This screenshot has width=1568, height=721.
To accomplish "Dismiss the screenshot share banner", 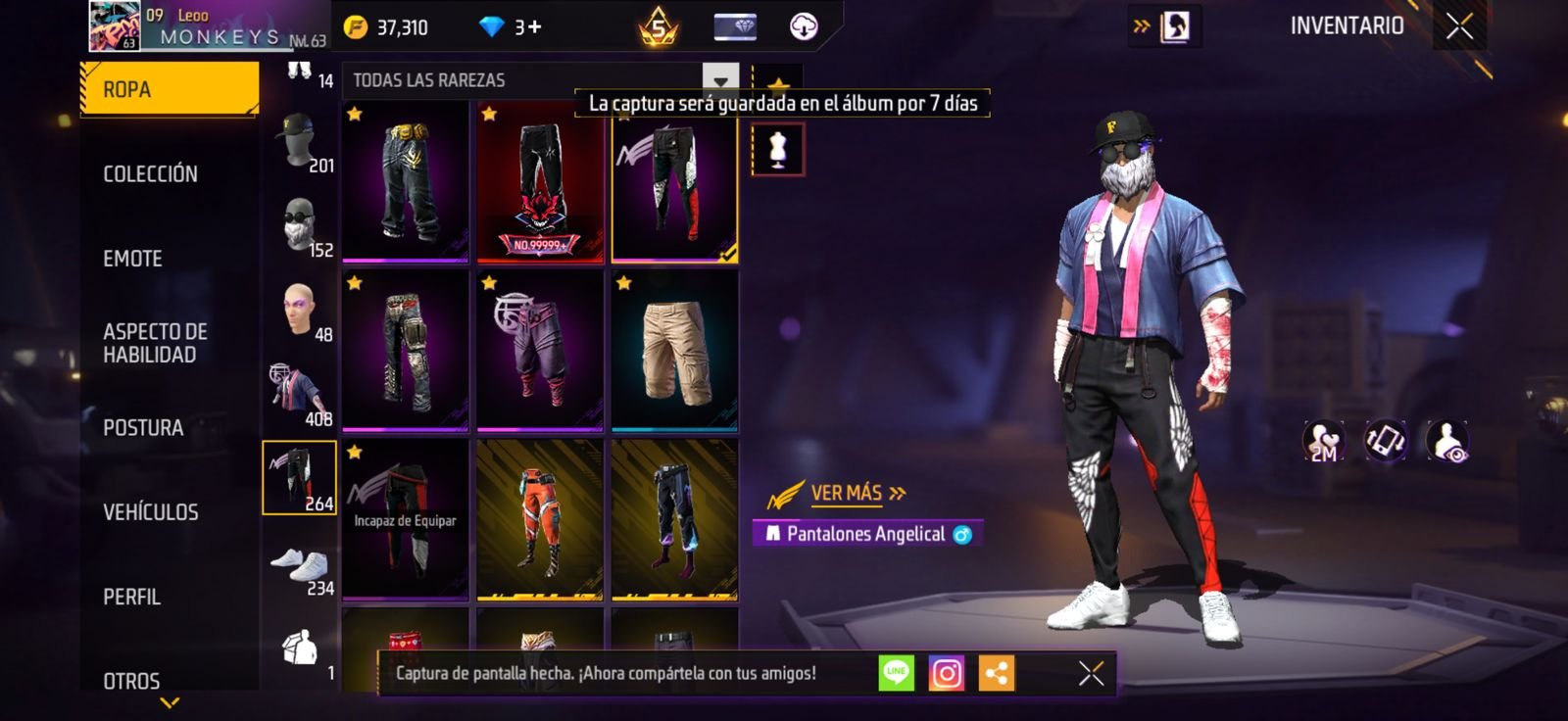I will [1091, 673].
